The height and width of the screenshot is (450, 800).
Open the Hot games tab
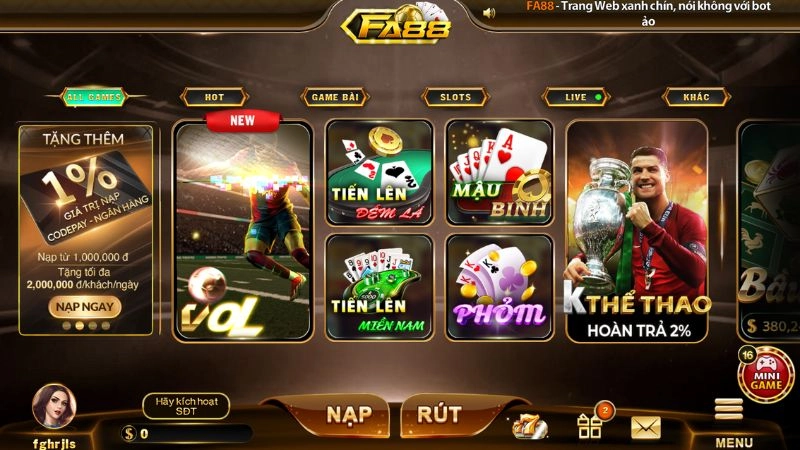(x=214, y=97)
